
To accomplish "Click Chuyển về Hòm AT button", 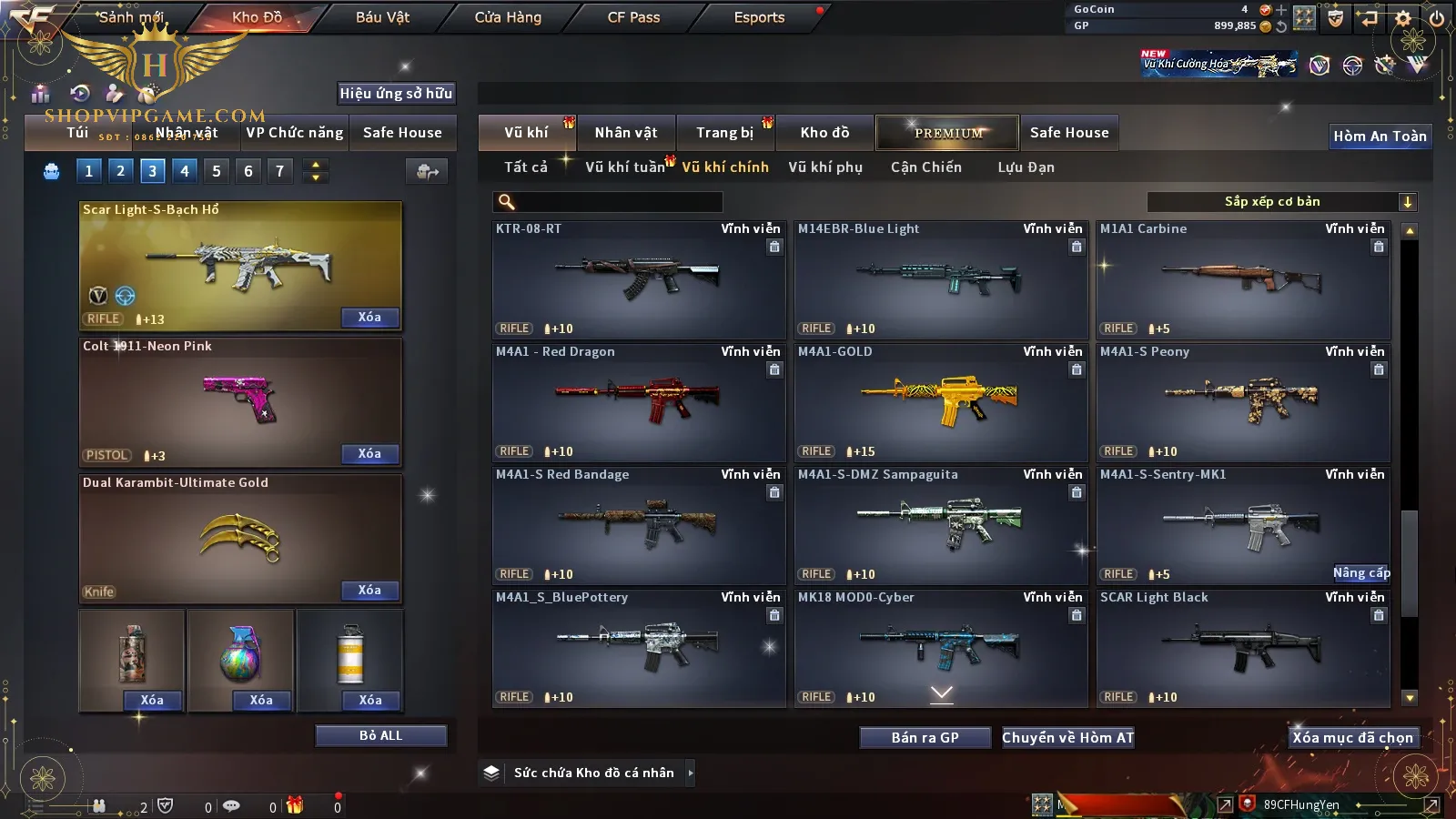I will pyautogui.click(x=1068, y=738).
